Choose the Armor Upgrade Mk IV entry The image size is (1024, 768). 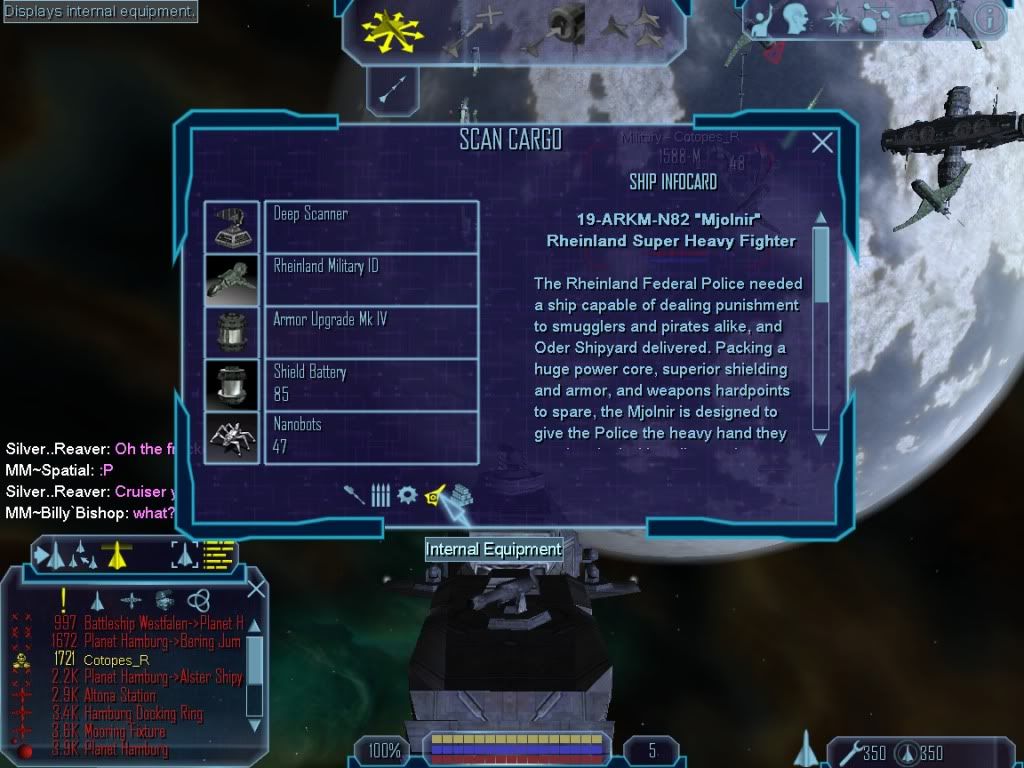(371, 332)
